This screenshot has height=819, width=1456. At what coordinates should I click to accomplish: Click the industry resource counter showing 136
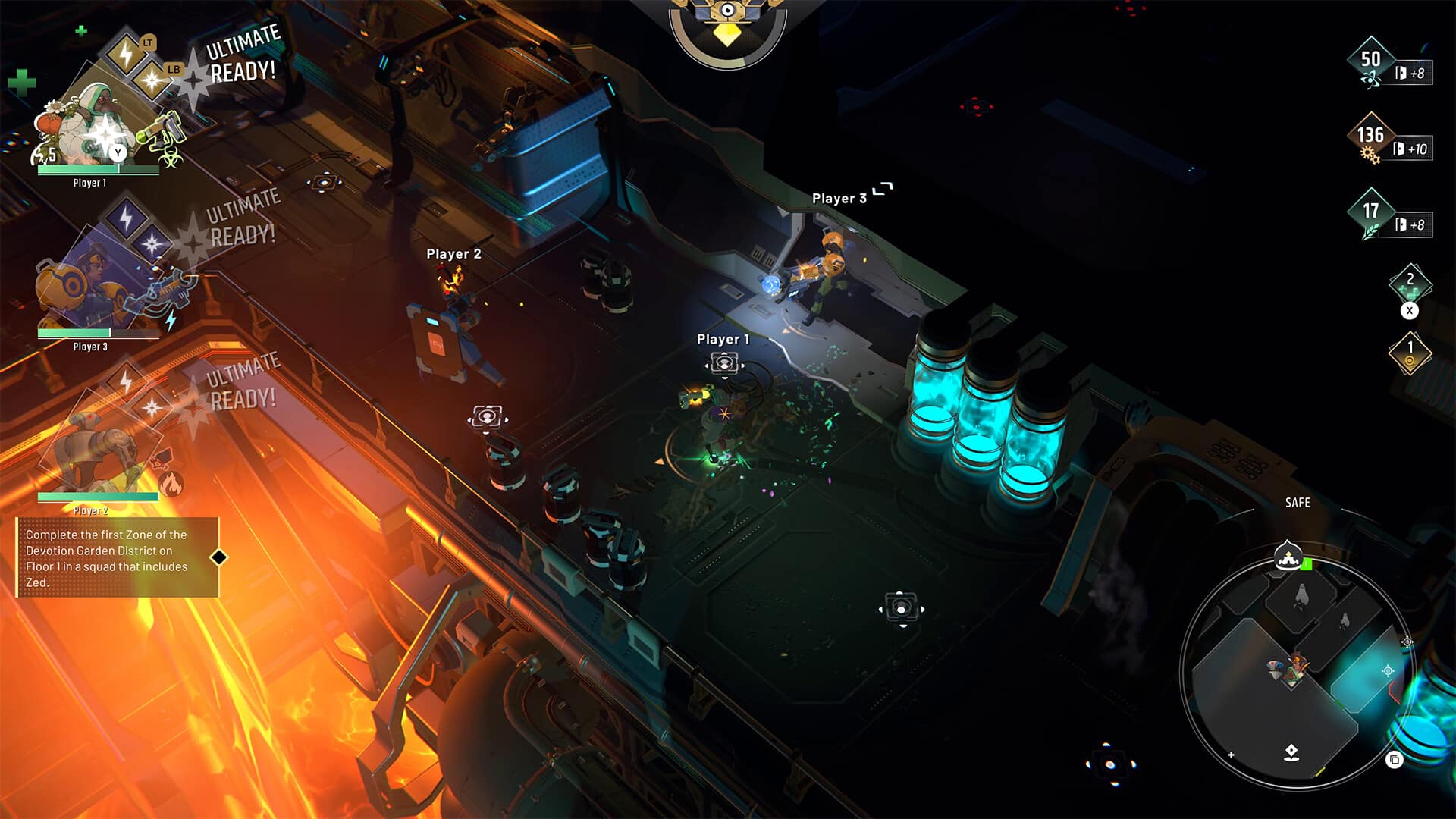click(1370, 138)
